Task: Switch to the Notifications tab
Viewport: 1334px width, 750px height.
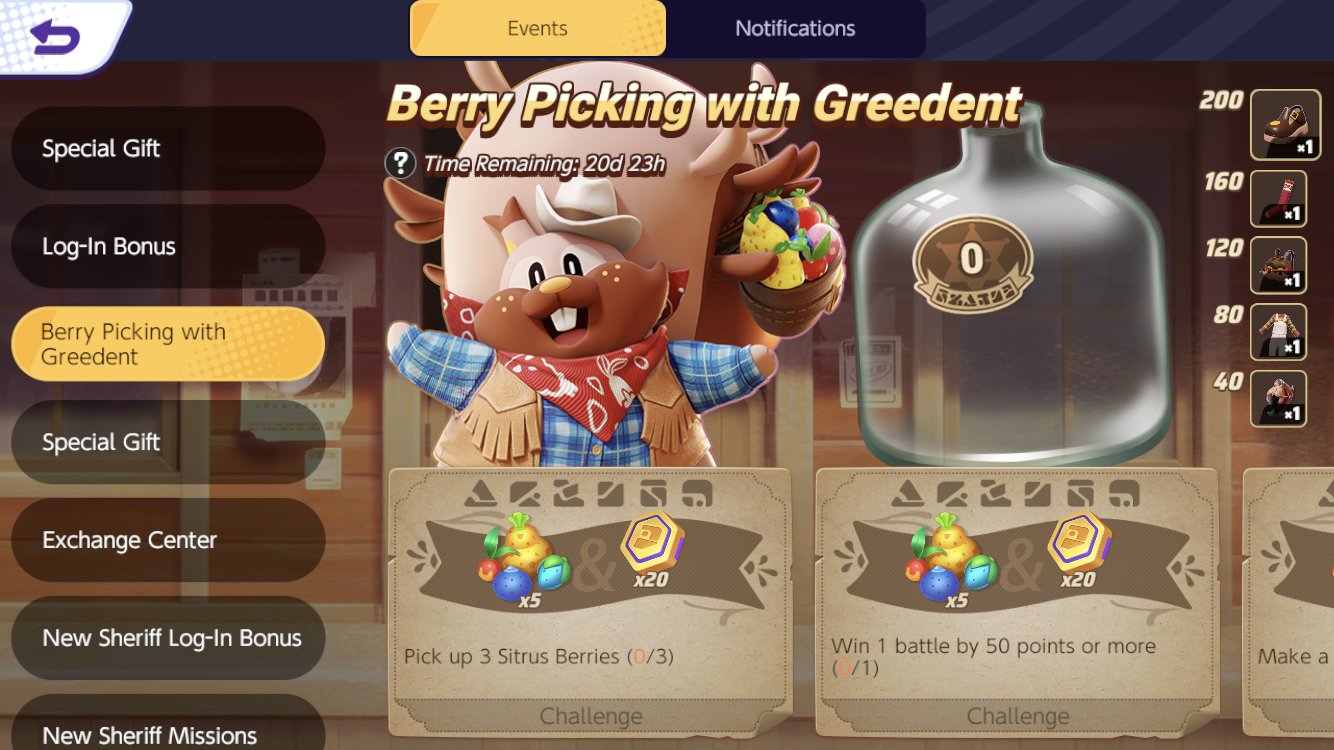Action: point(795,28)
